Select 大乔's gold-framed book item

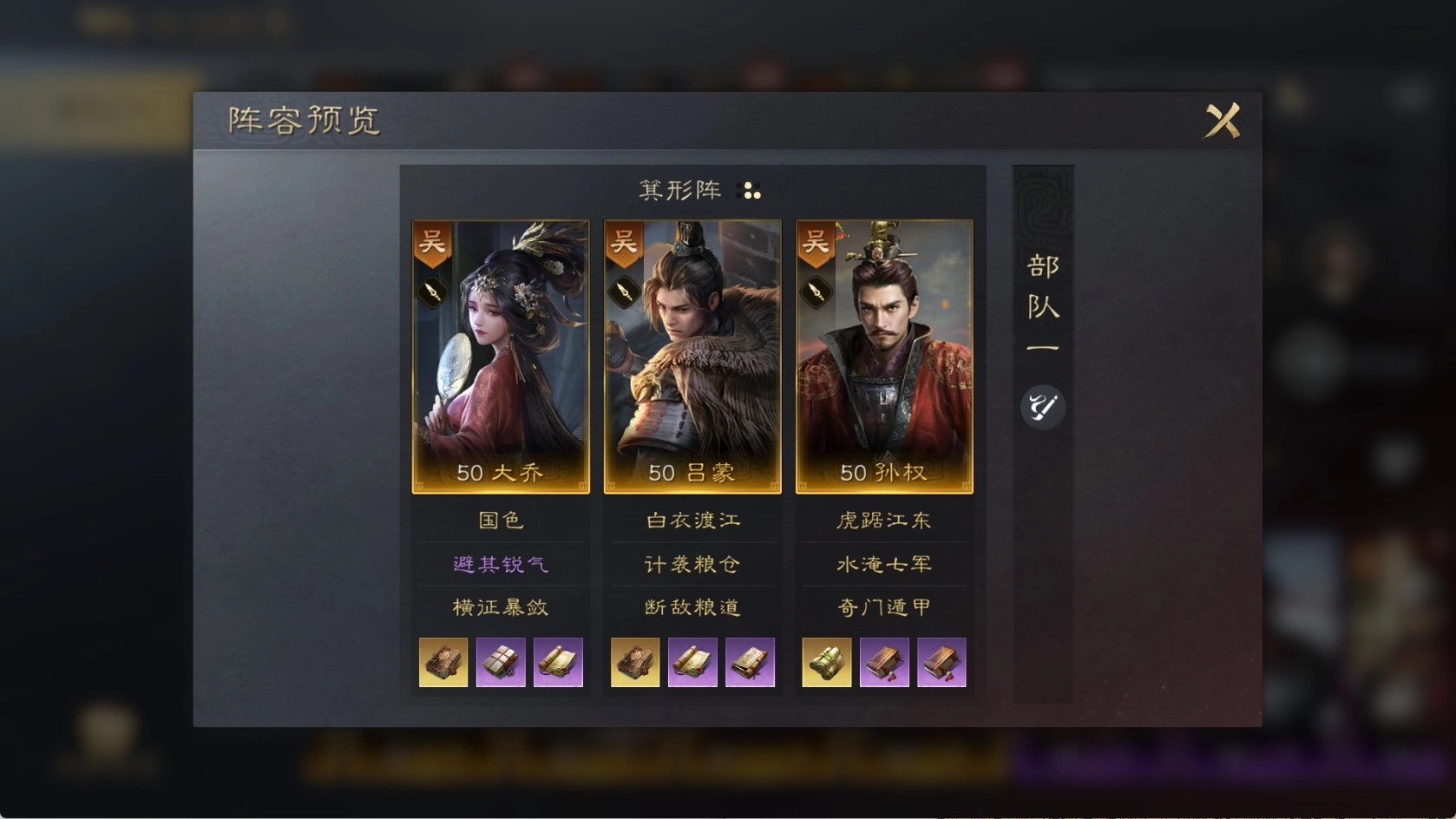click(443, 663)
